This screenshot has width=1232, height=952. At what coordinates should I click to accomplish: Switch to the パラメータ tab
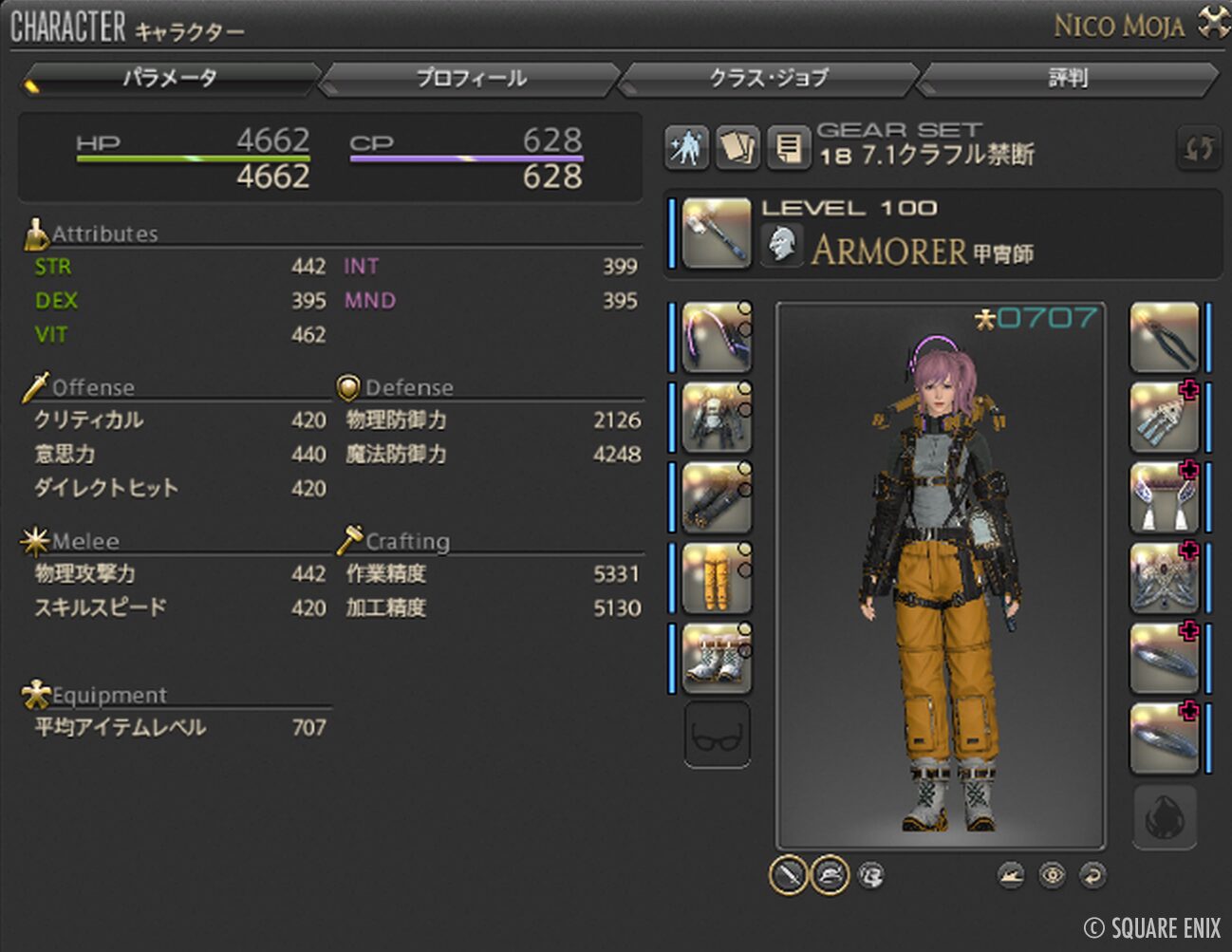pyautogui.click(x=169, y=78)
